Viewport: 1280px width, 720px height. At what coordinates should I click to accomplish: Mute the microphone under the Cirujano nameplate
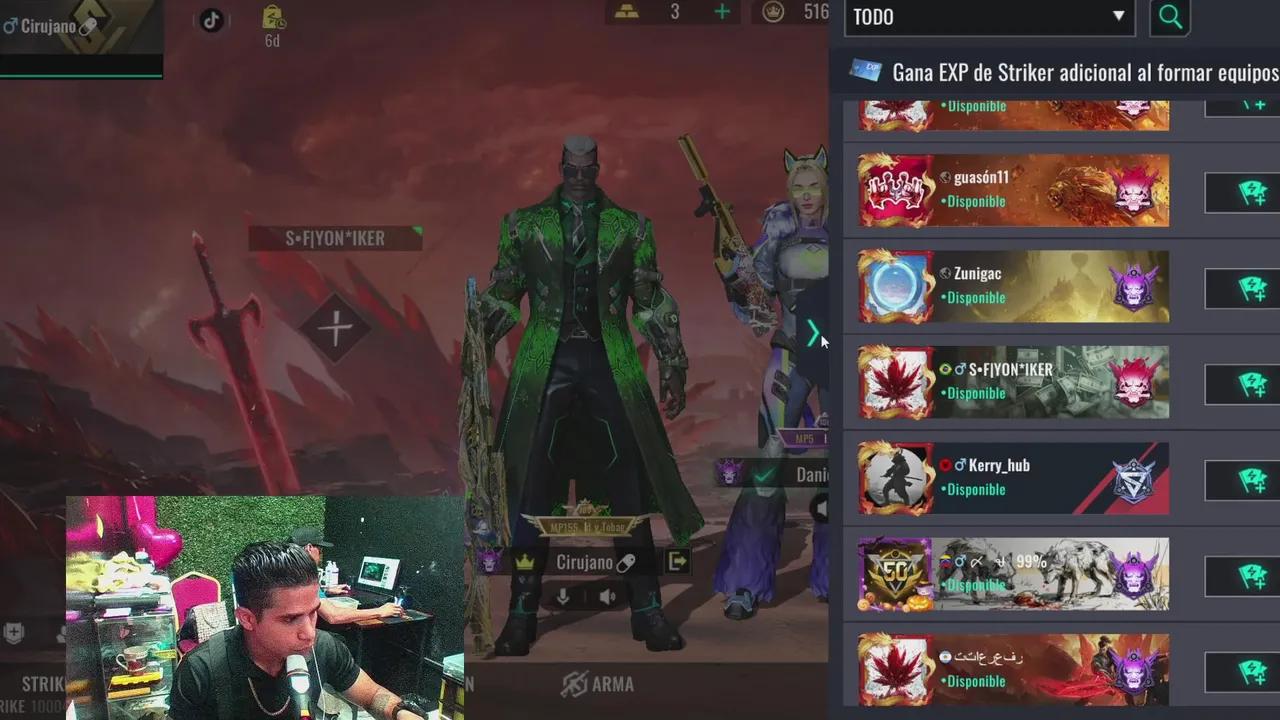561,597
